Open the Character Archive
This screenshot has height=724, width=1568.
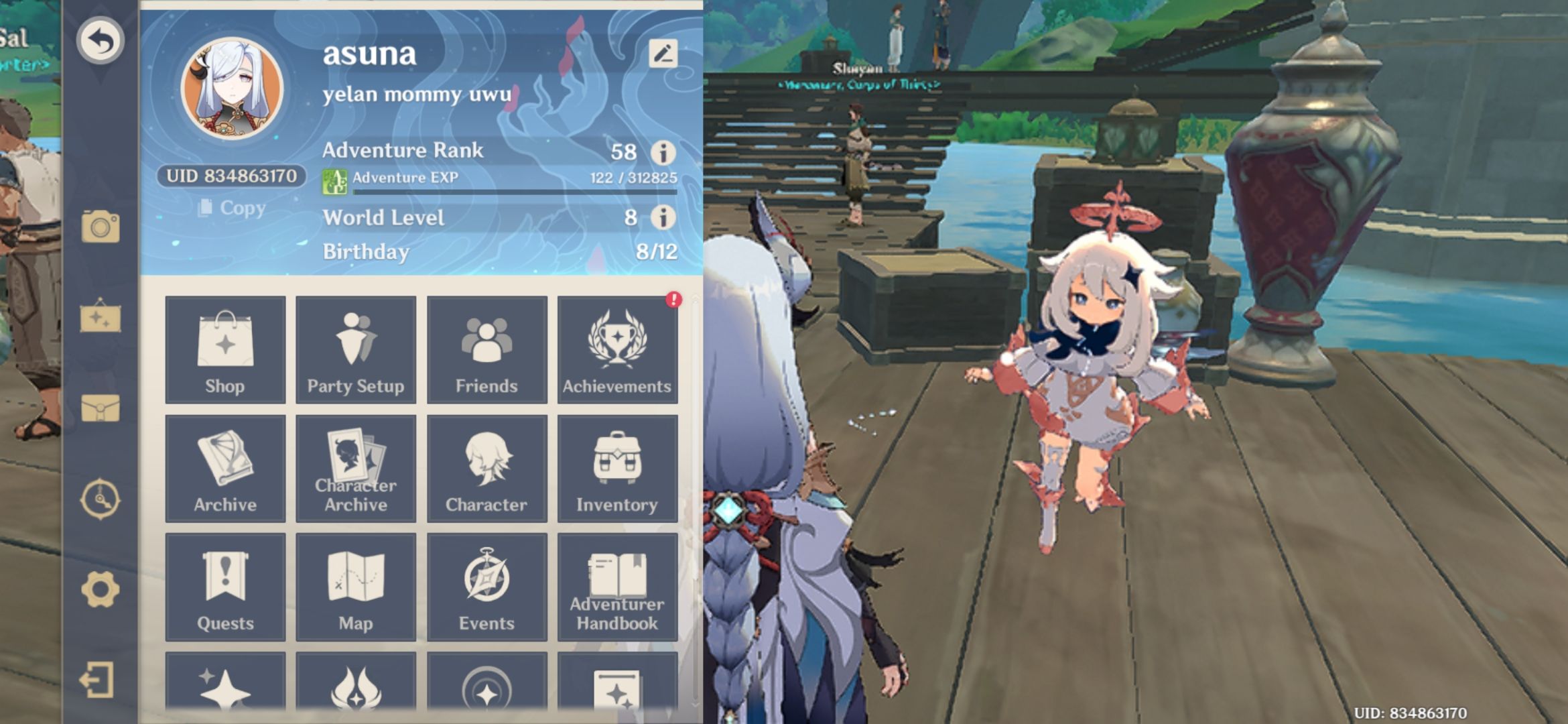[356, 469]
